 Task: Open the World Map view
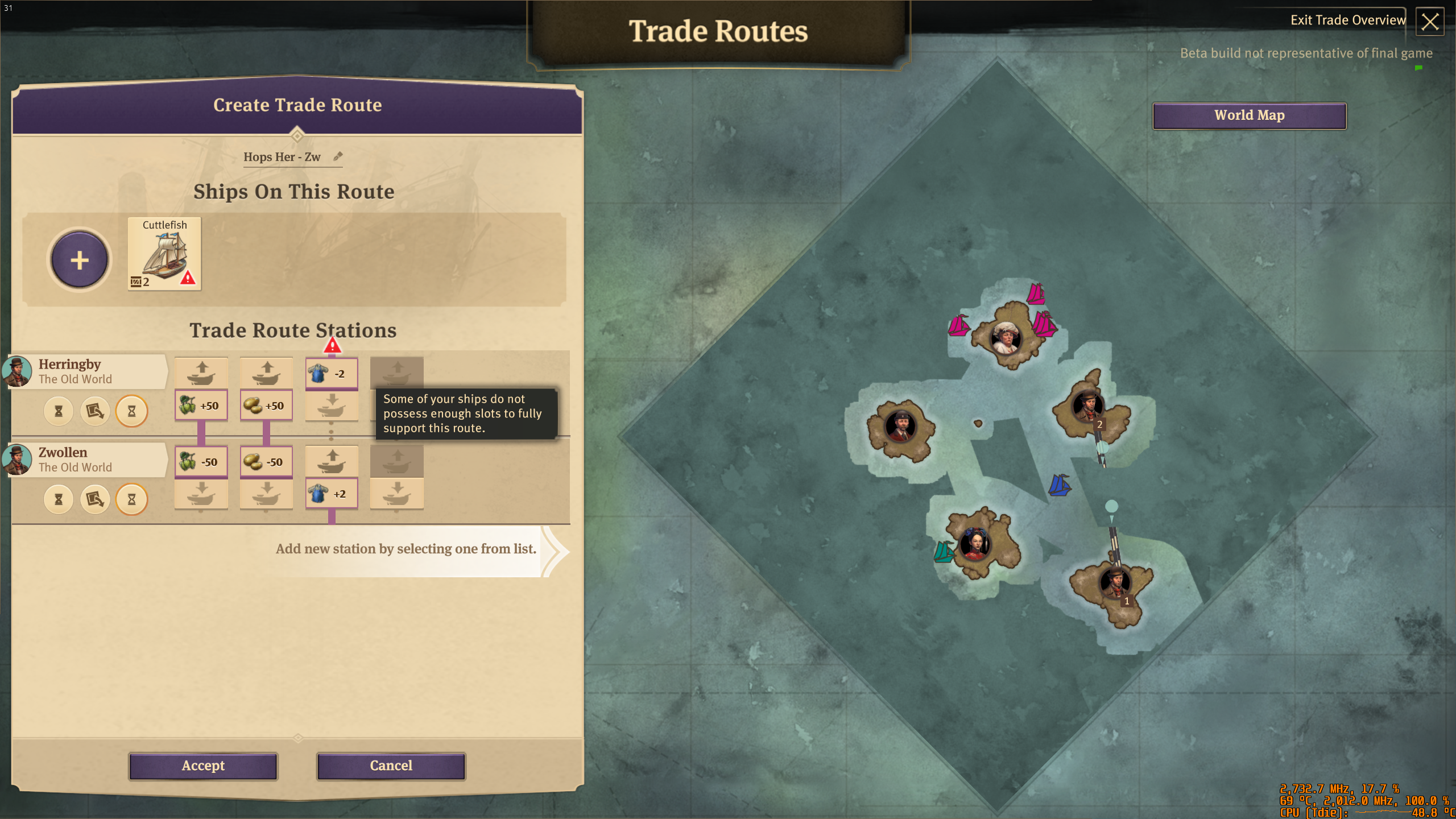pyautogui.click(x=1249, y=115)
